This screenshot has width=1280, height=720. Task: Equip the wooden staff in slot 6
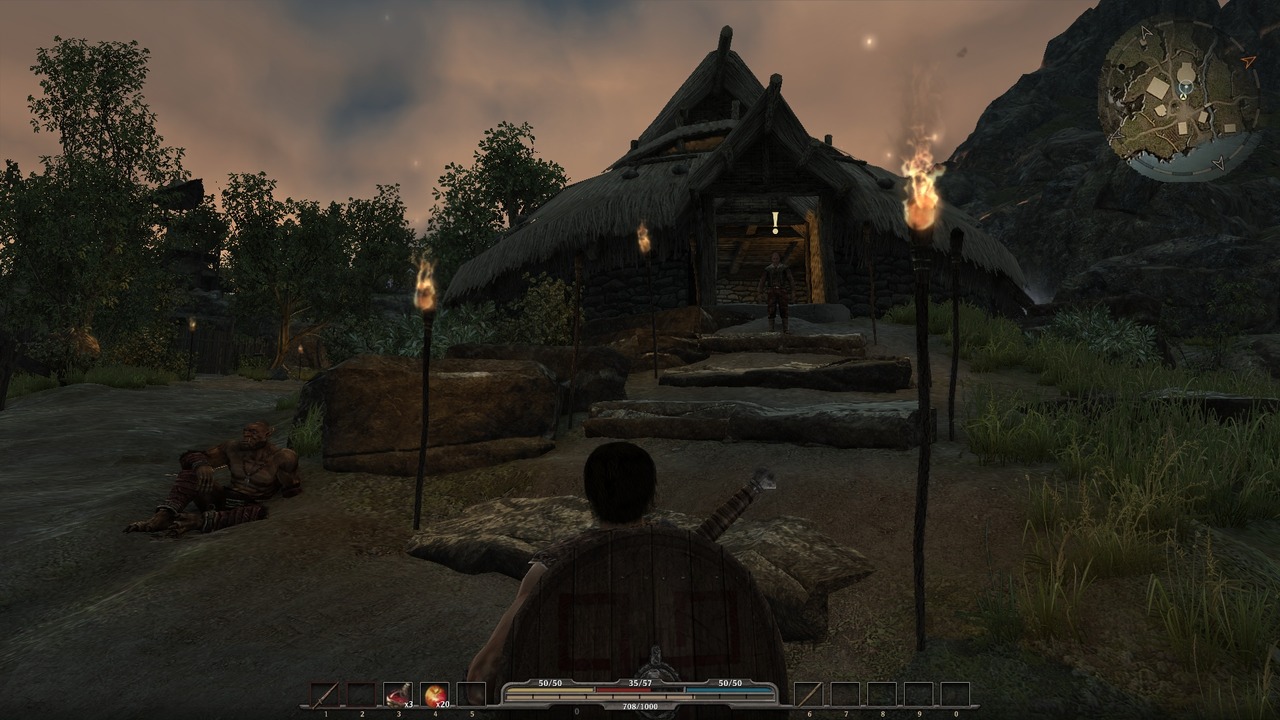(x=808, y=694)
